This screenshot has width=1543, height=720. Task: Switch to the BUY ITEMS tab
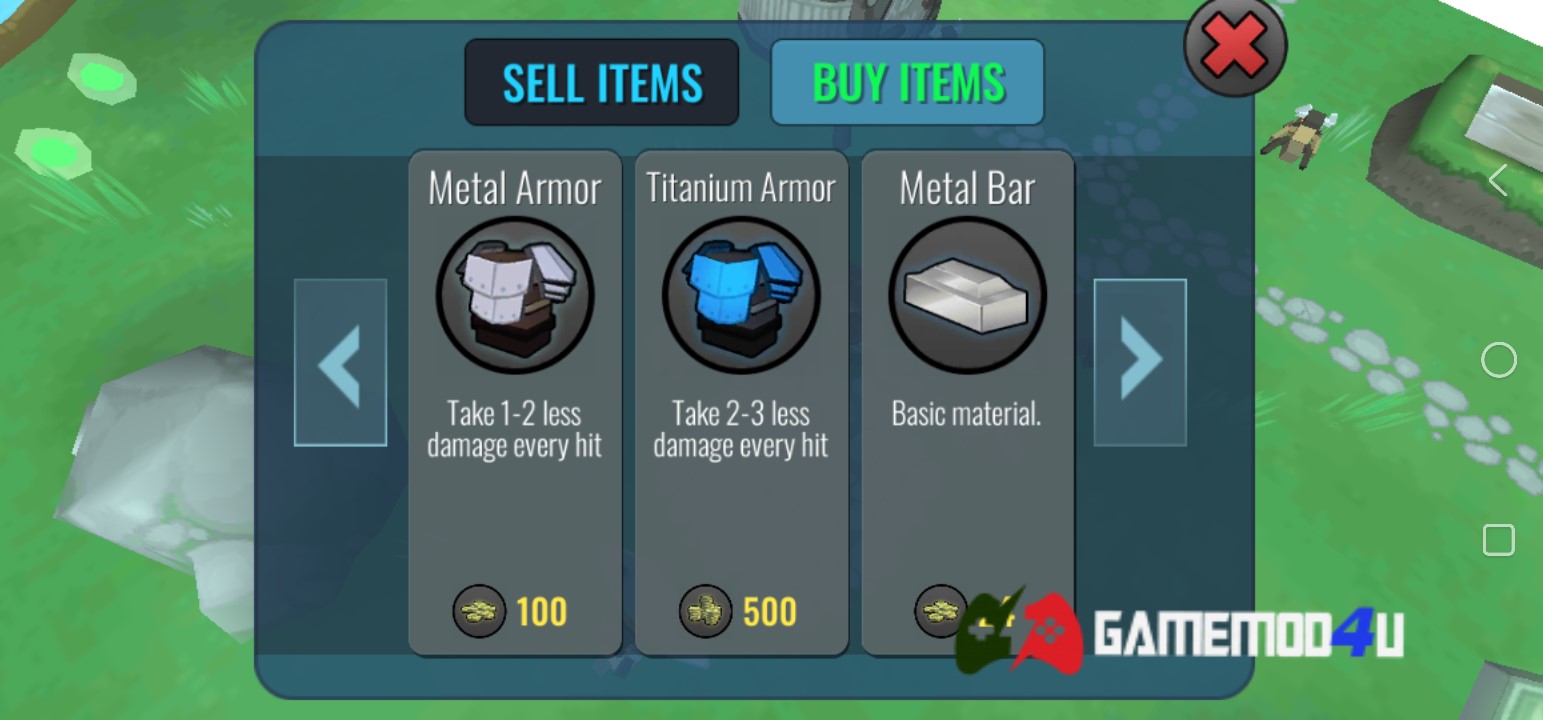906,81
